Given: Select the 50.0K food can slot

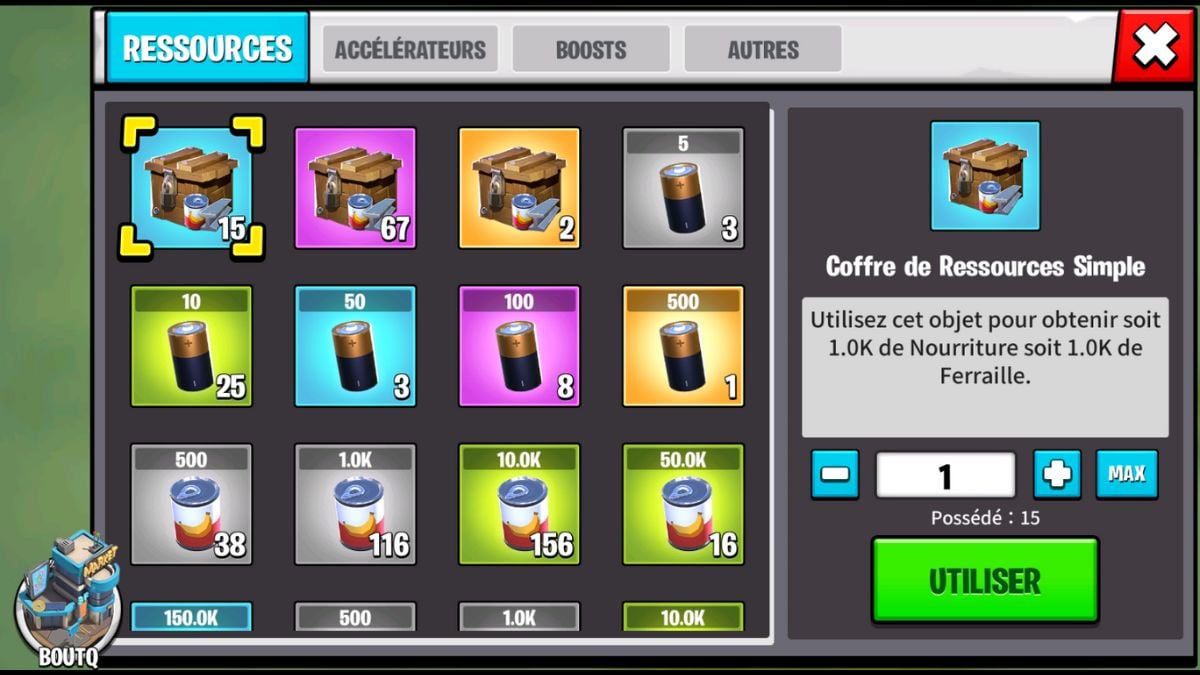Looking at the screenshot, I should [683, 504].
